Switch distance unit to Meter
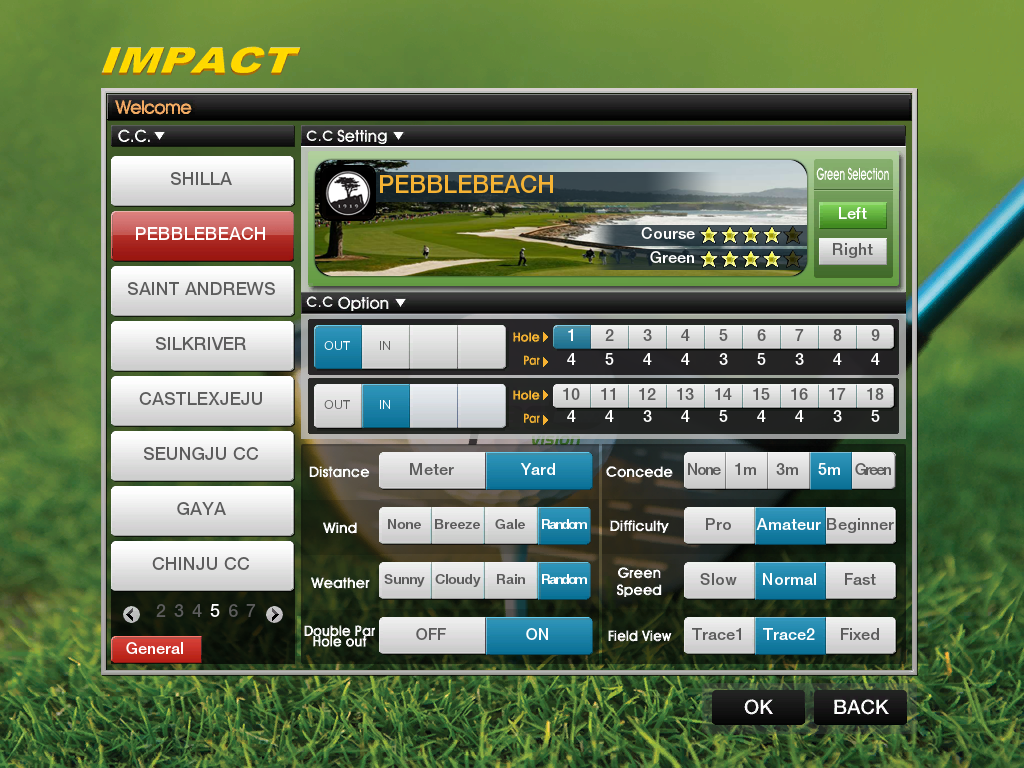Viewport: 1024px width, 768px height. [x=432, y=470]
